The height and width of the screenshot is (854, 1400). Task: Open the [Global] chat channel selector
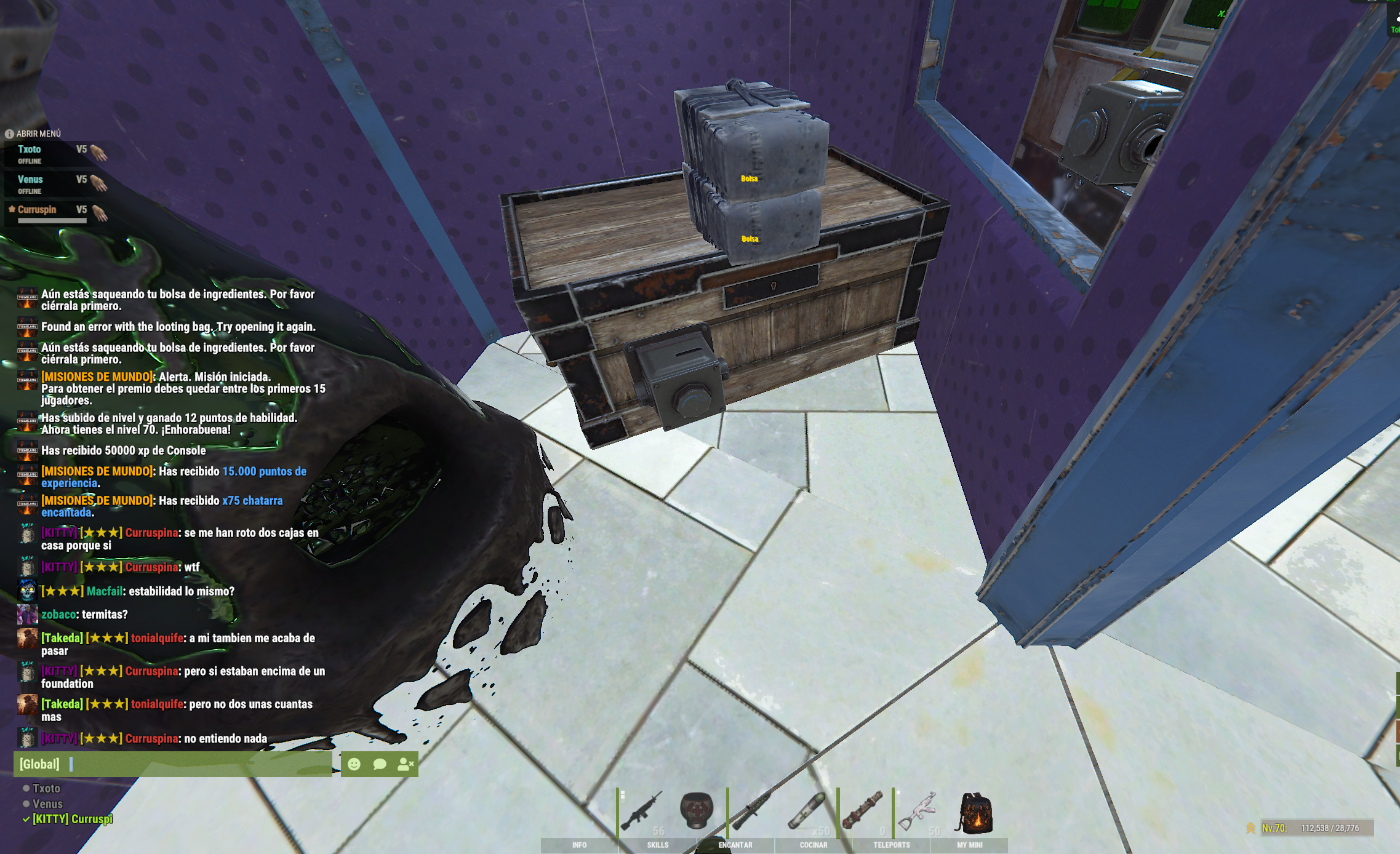point(39,765)
